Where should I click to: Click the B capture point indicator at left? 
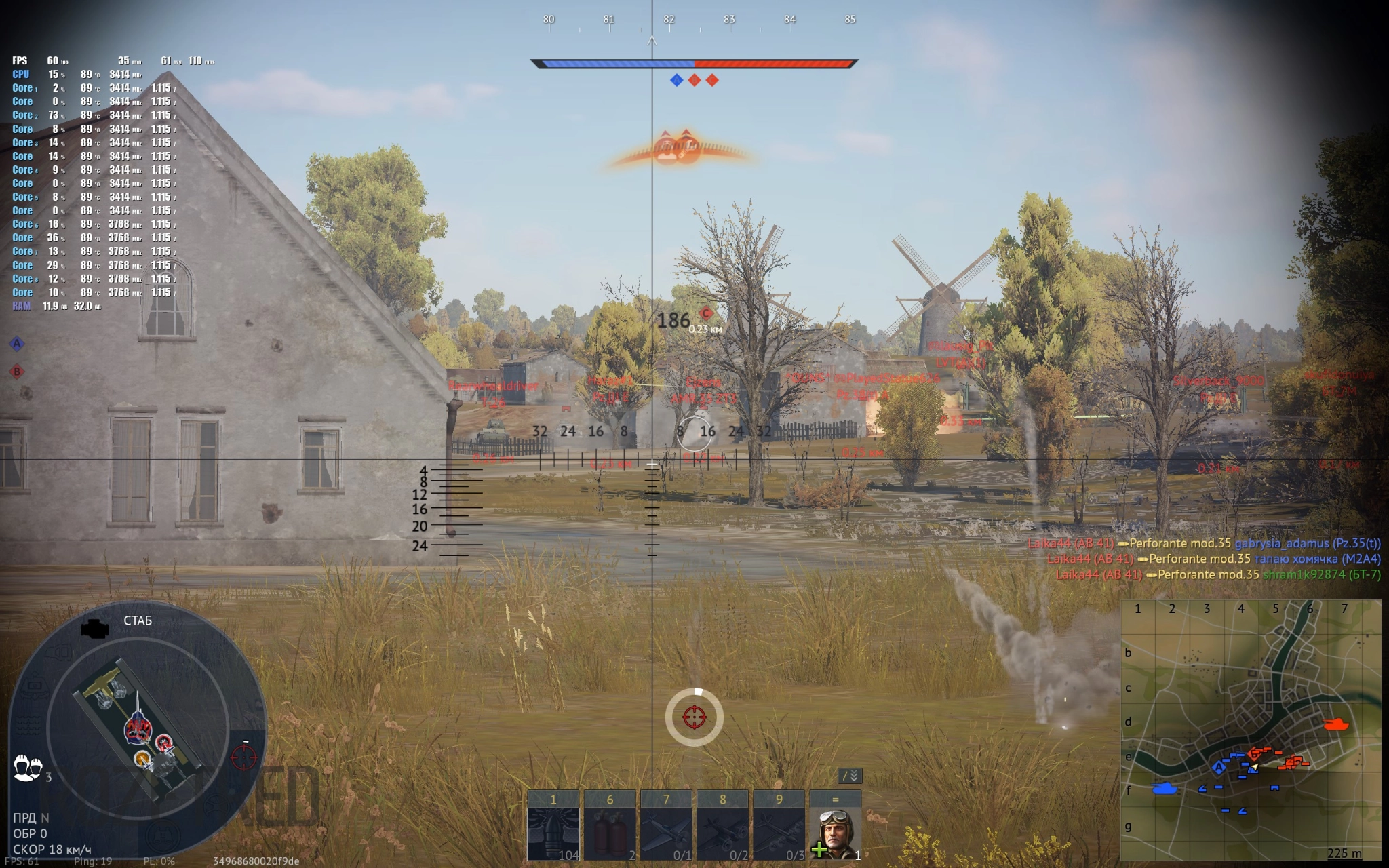(x=17, y=371)
